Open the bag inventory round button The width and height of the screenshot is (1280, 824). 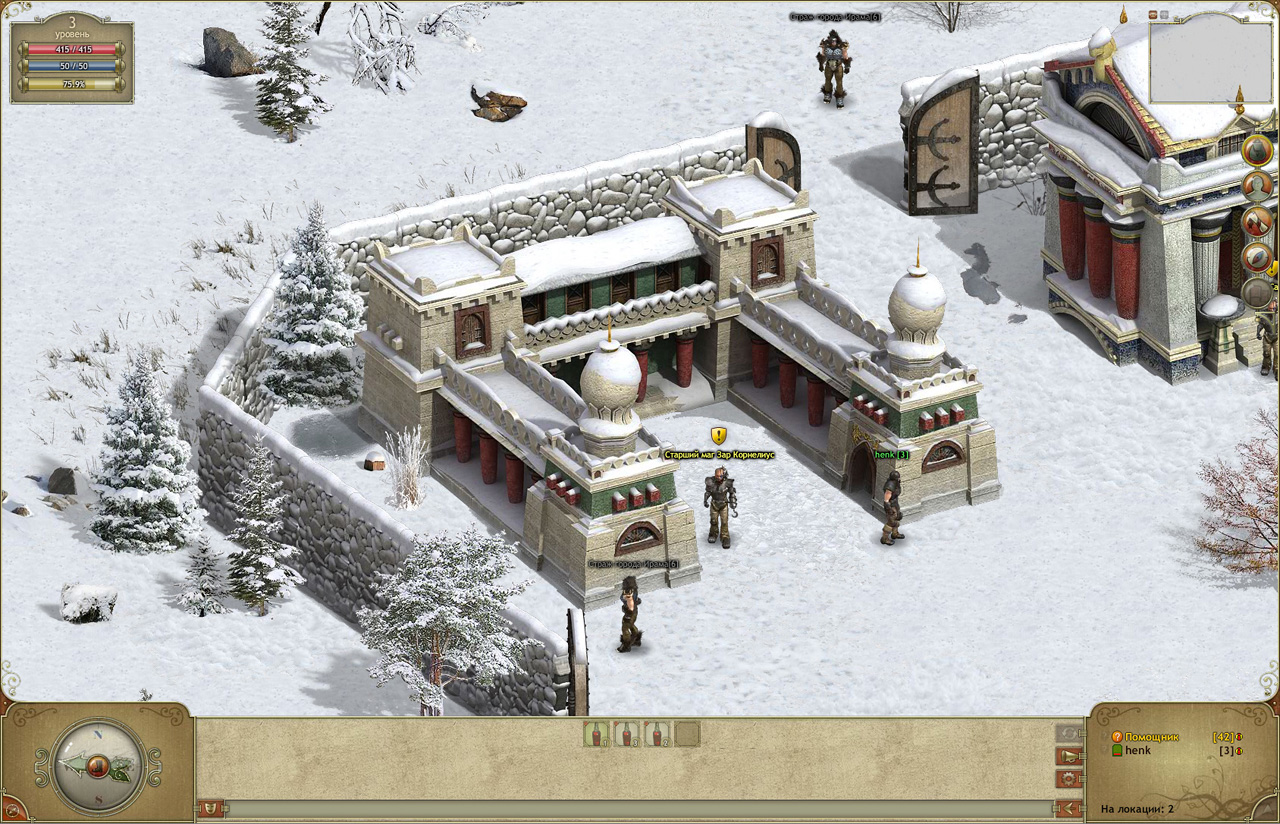coord(1257,151)
